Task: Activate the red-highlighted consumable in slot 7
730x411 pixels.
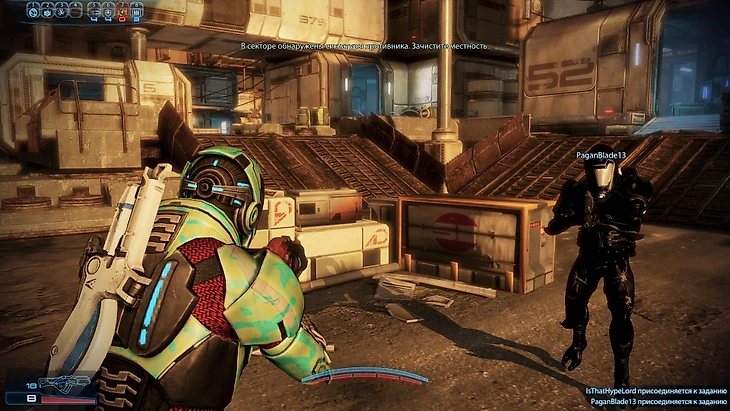Action: click(x=122, y=11)
